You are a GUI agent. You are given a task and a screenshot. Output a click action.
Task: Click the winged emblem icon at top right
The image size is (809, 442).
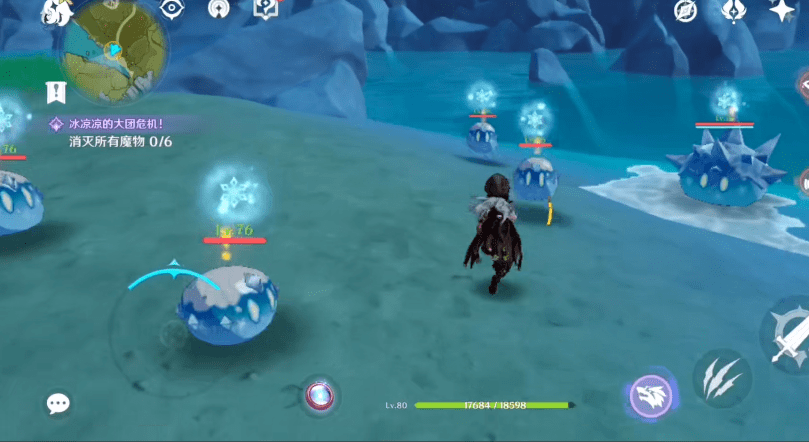point(733,10)
